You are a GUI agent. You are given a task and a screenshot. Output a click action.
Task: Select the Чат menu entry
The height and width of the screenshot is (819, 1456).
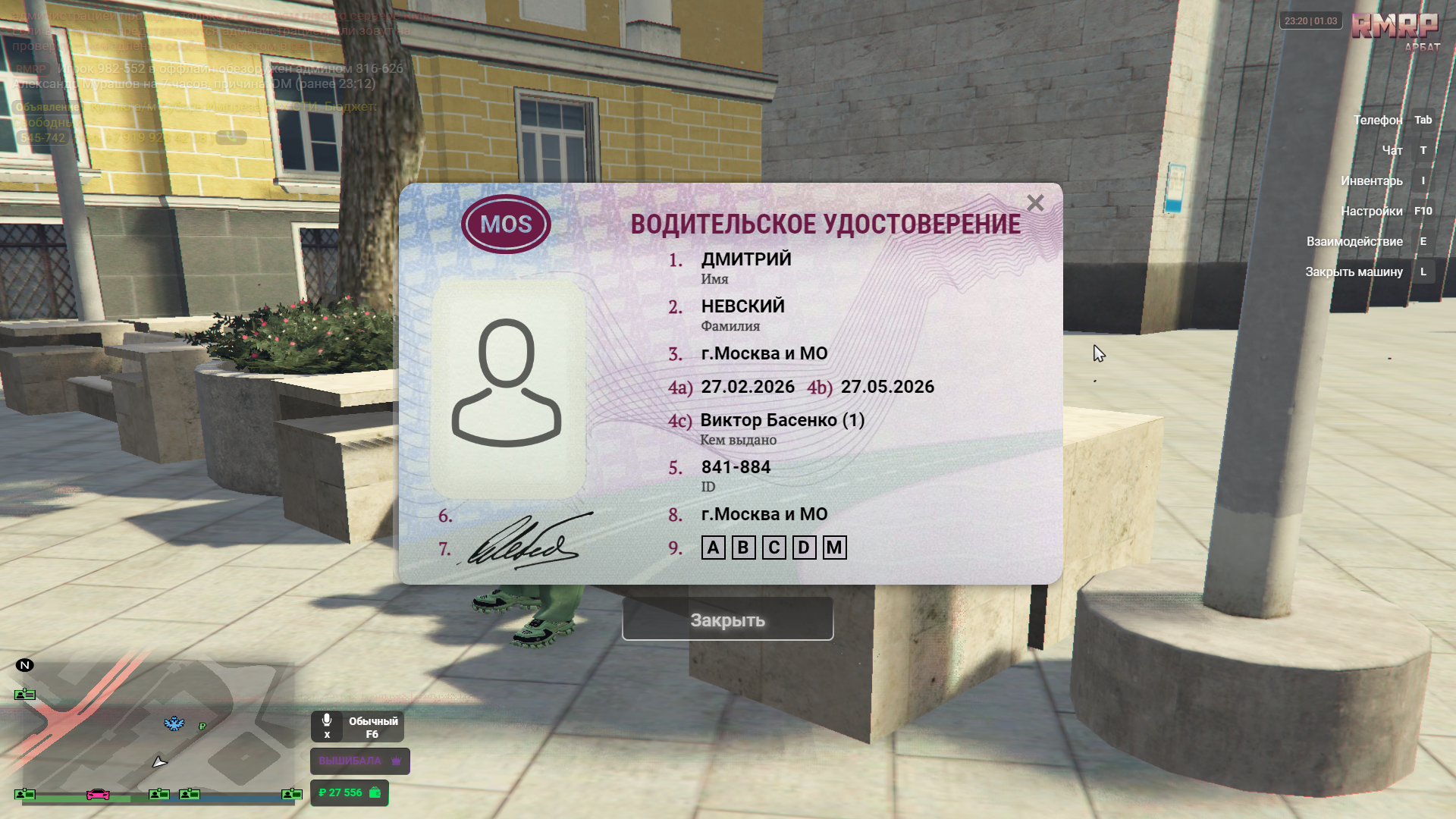click(x=1392, y=150)
